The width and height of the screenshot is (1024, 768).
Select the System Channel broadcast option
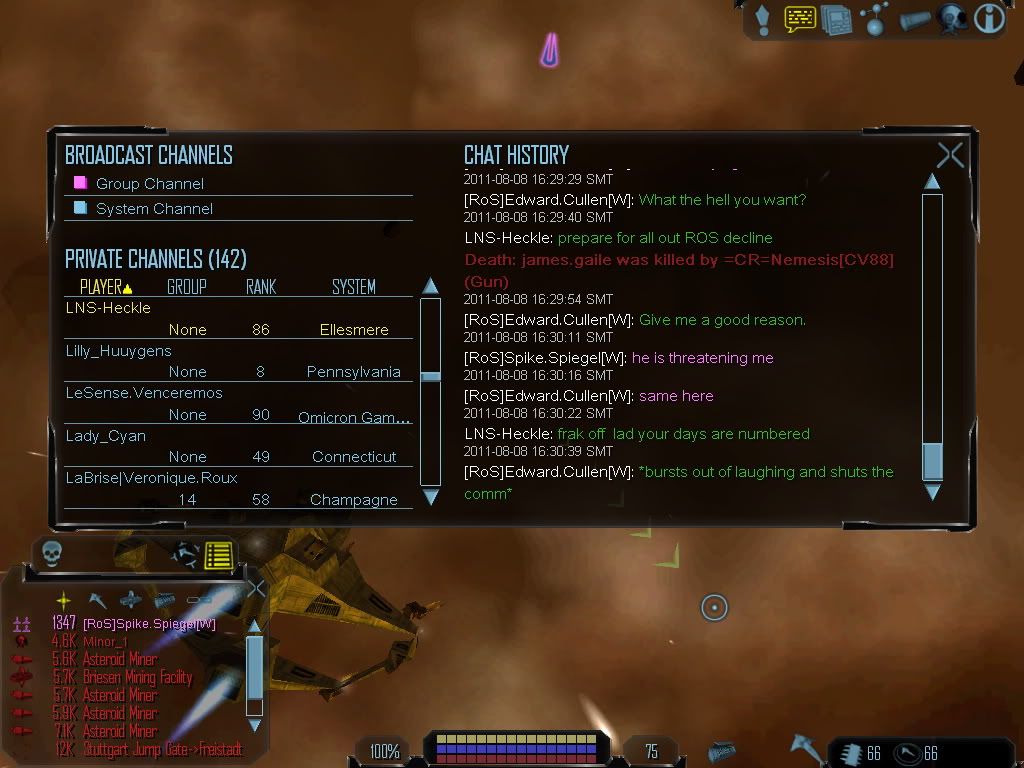(154, 209)
